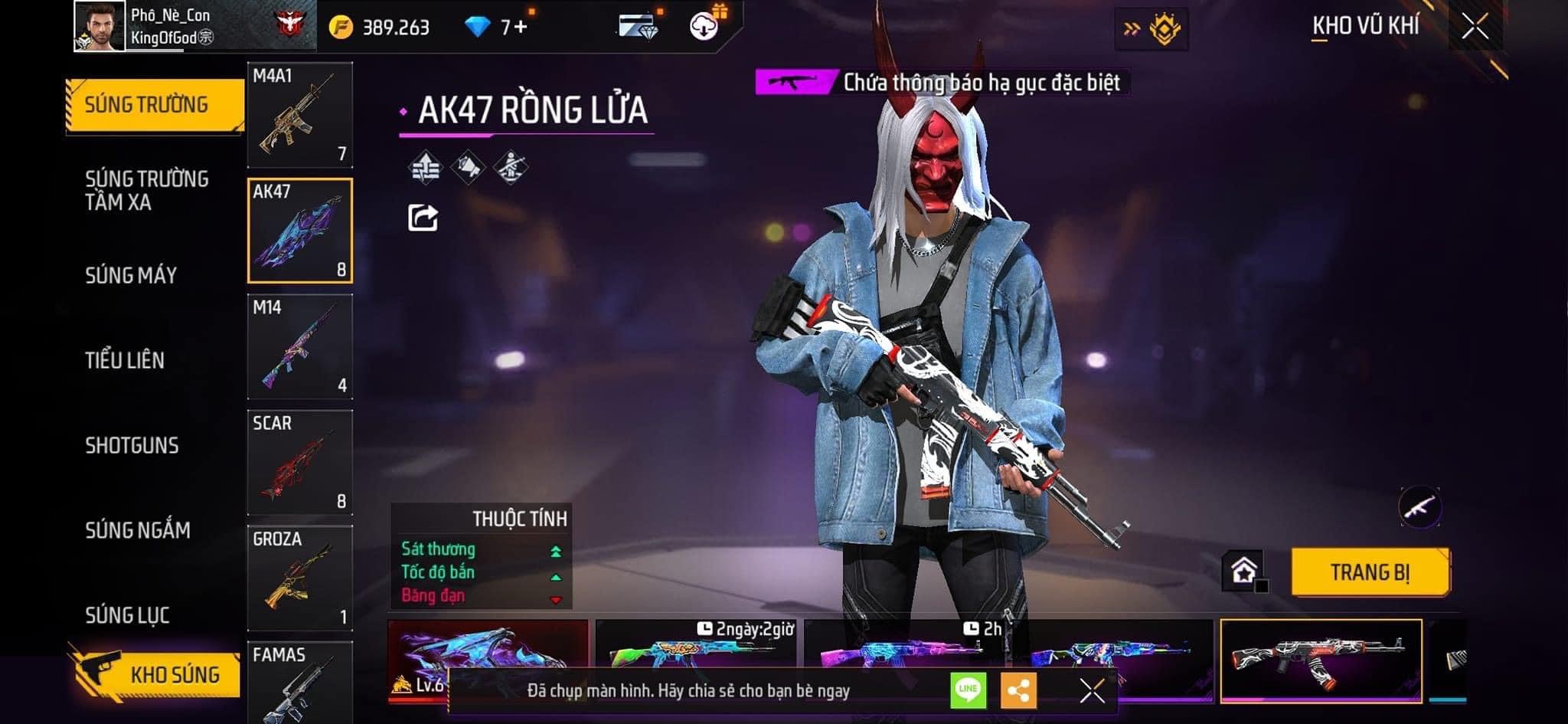Select the black and white AK47 skin

1321,659
